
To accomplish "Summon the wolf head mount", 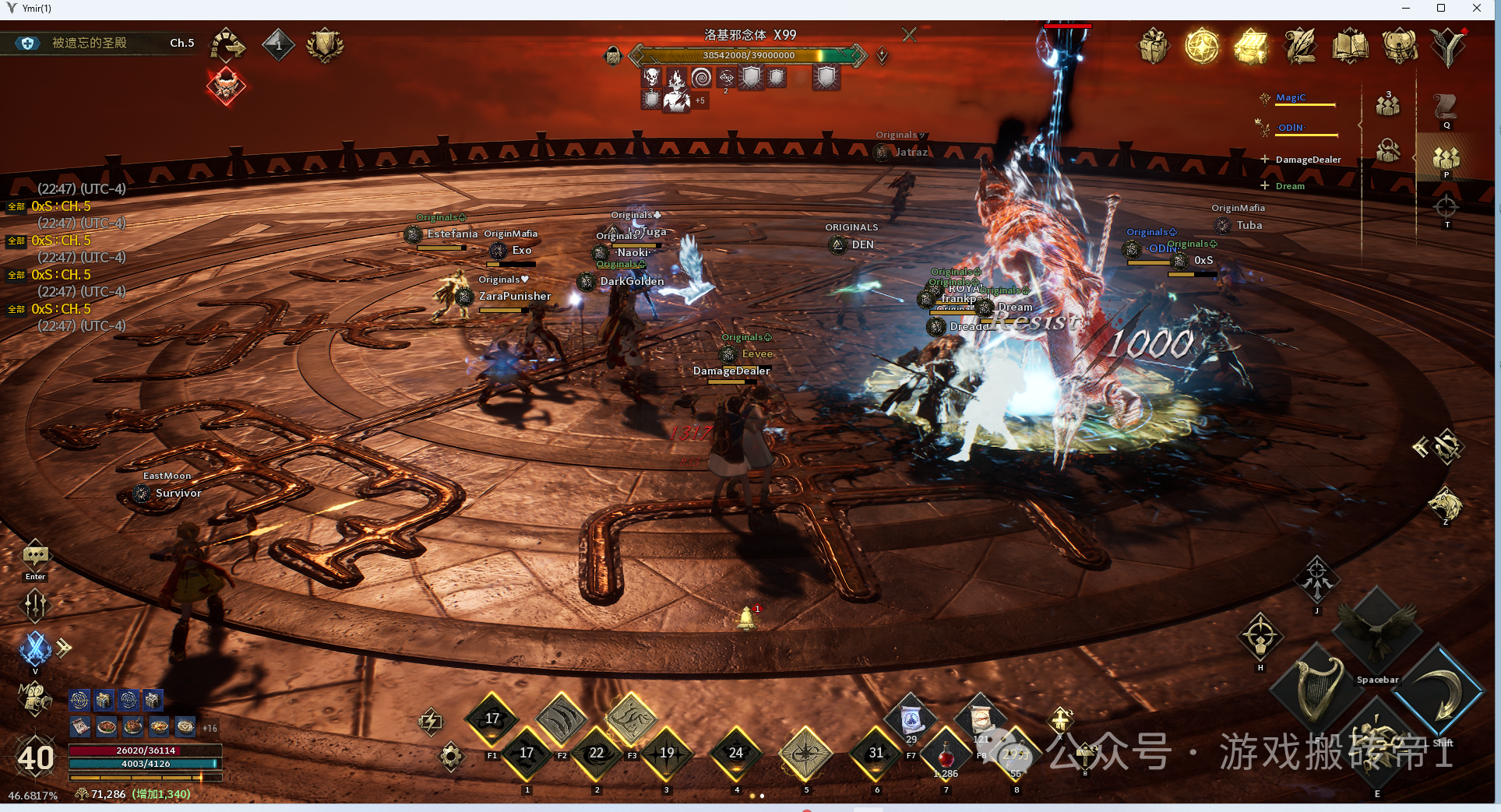I will pyautogui.click(x=1445, y=504).
